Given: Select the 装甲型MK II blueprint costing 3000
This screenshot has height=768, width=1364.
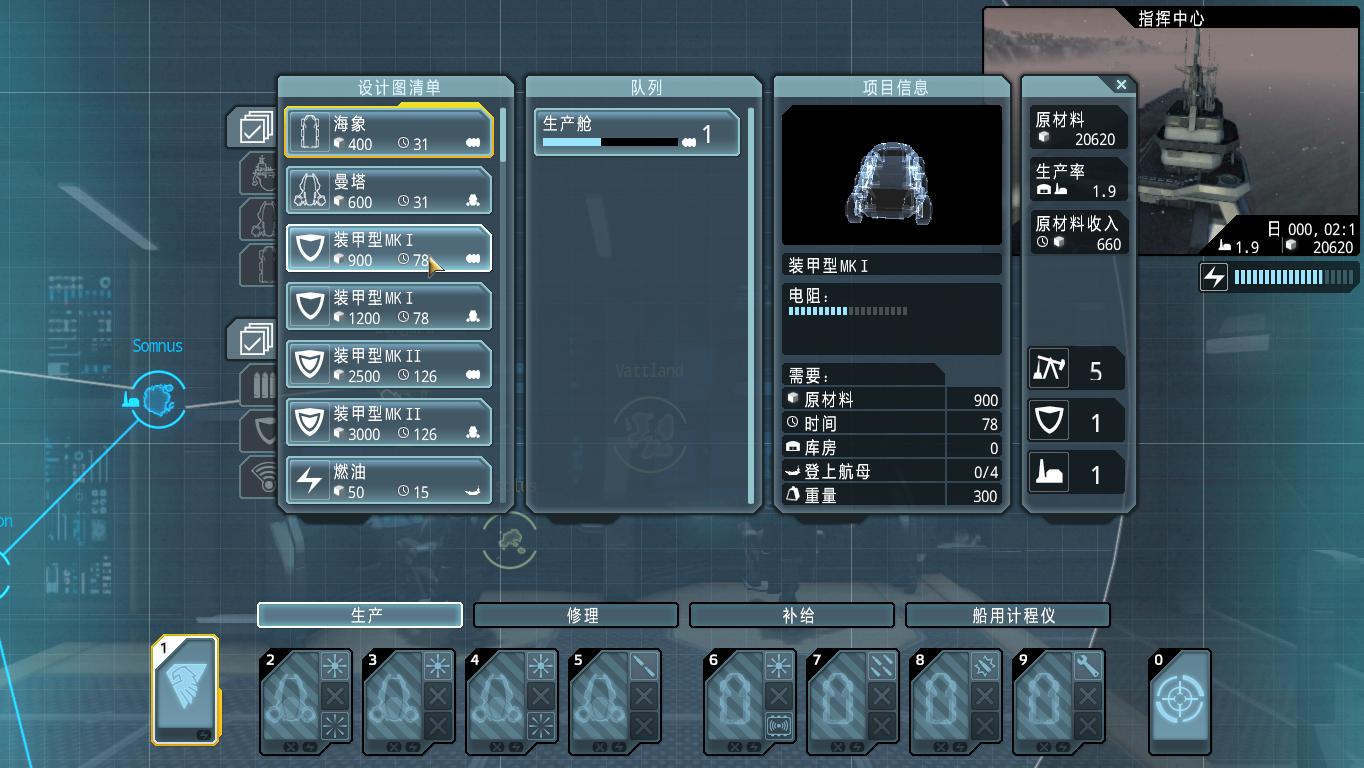Looking at the screenshot, I should click(389, 422).
